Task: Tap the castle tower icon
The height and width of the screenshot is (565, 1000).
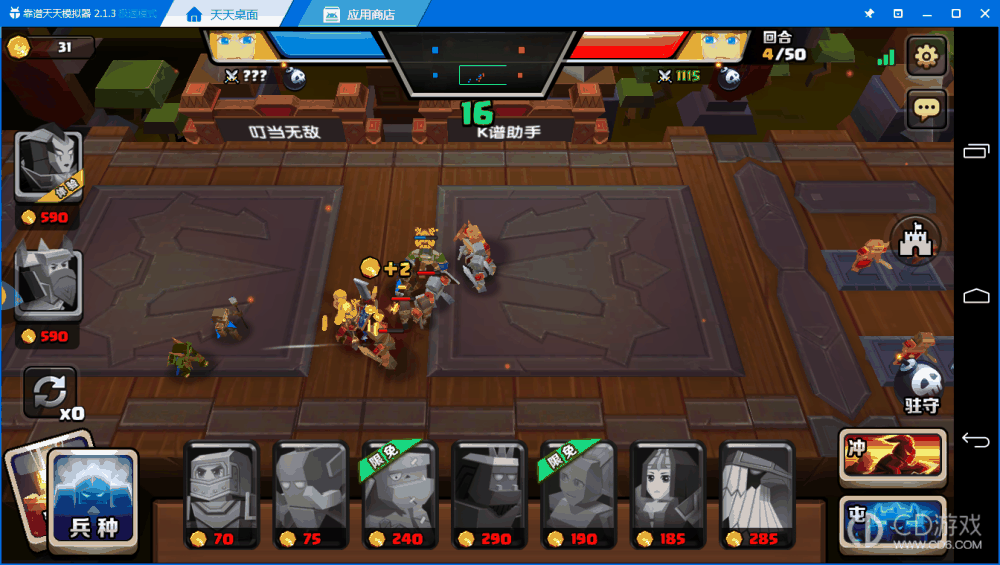Action: point(915,242)
